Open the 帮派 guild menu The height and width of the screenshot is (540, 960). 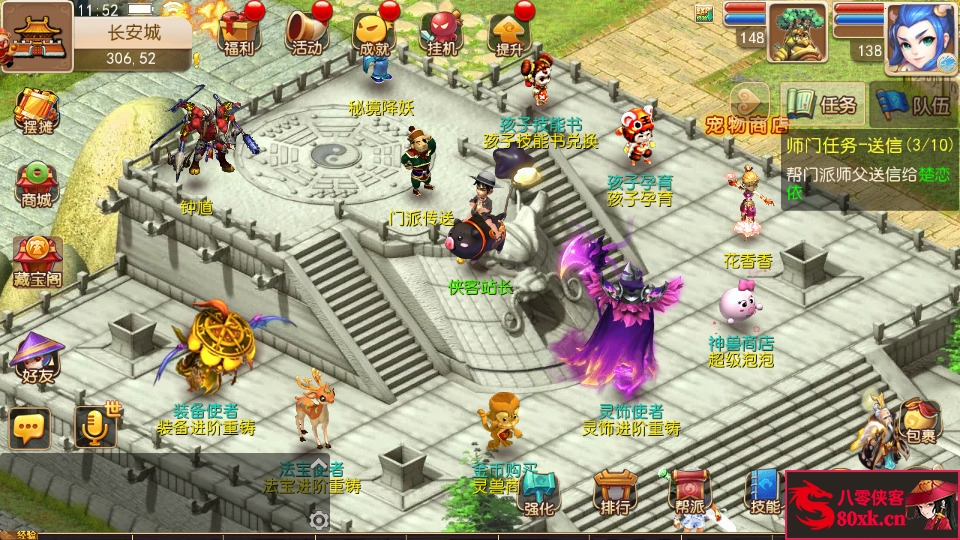pyautogui.click(x=689, y=492)
